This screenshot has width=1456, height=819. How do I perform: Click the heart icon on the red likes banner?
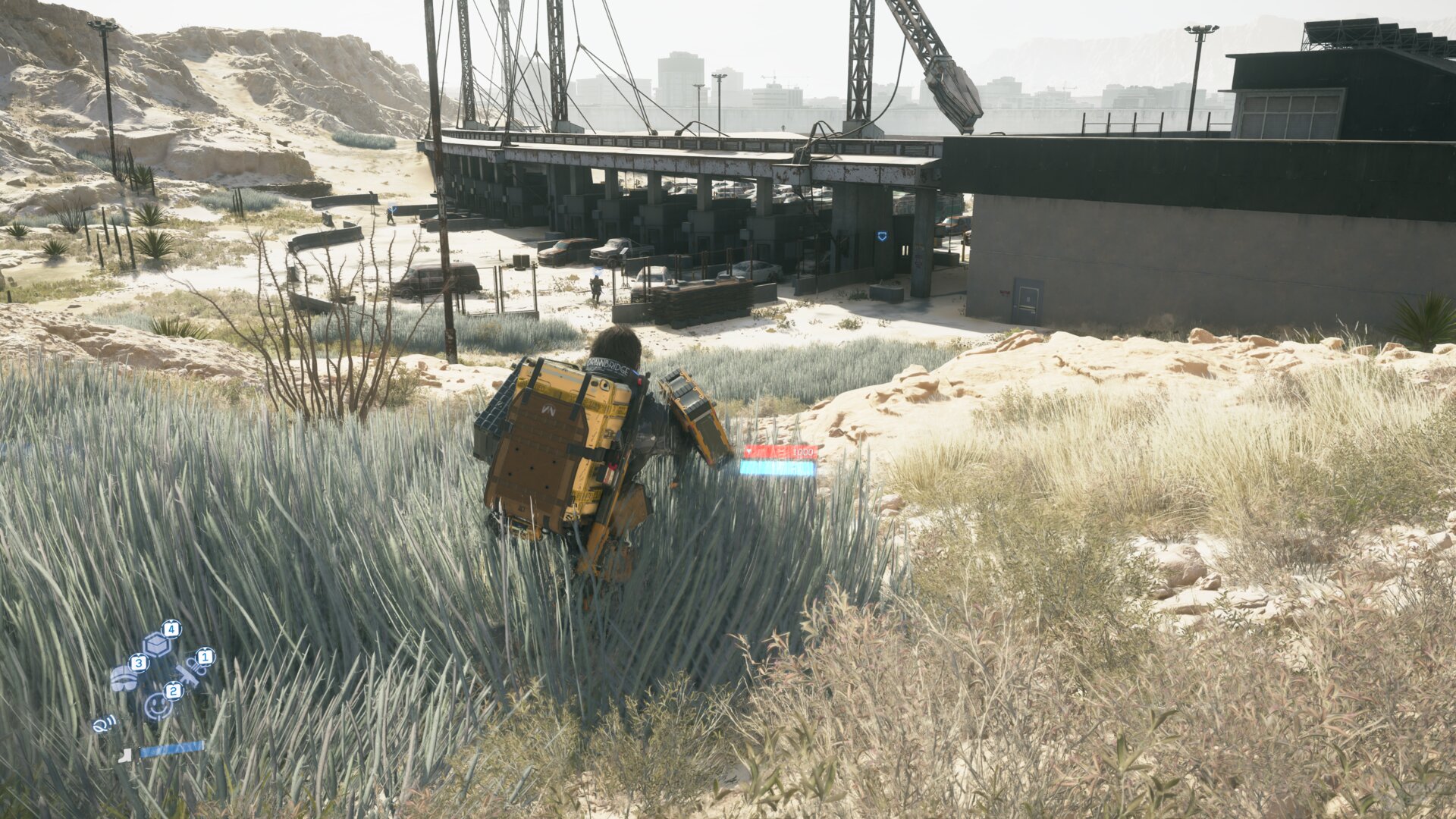pos(748,451)
